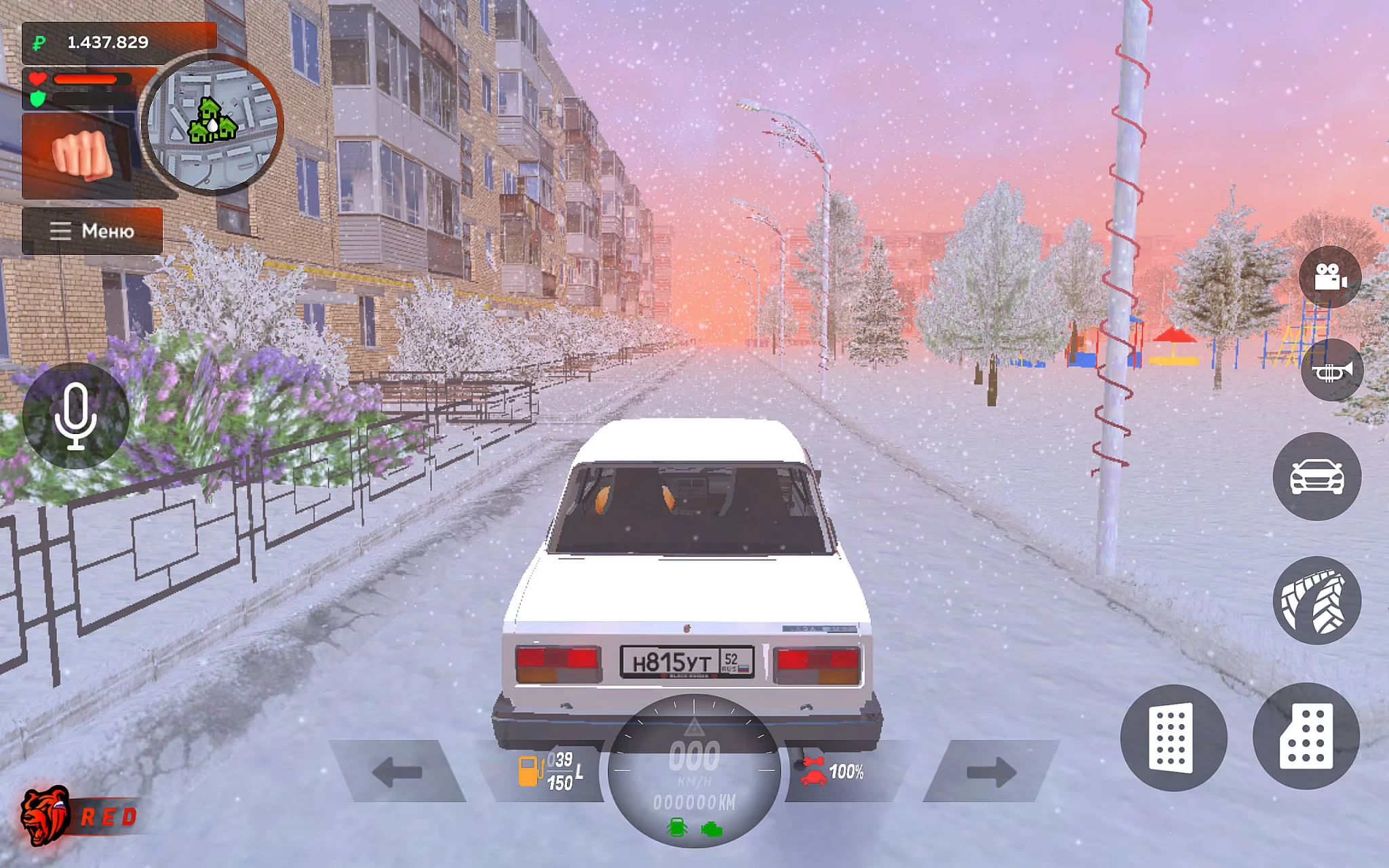Screen dimensions: 1389x868
Task: Tap the tire tracks button
Action: pyautogui.click(x=1316, y=600)
